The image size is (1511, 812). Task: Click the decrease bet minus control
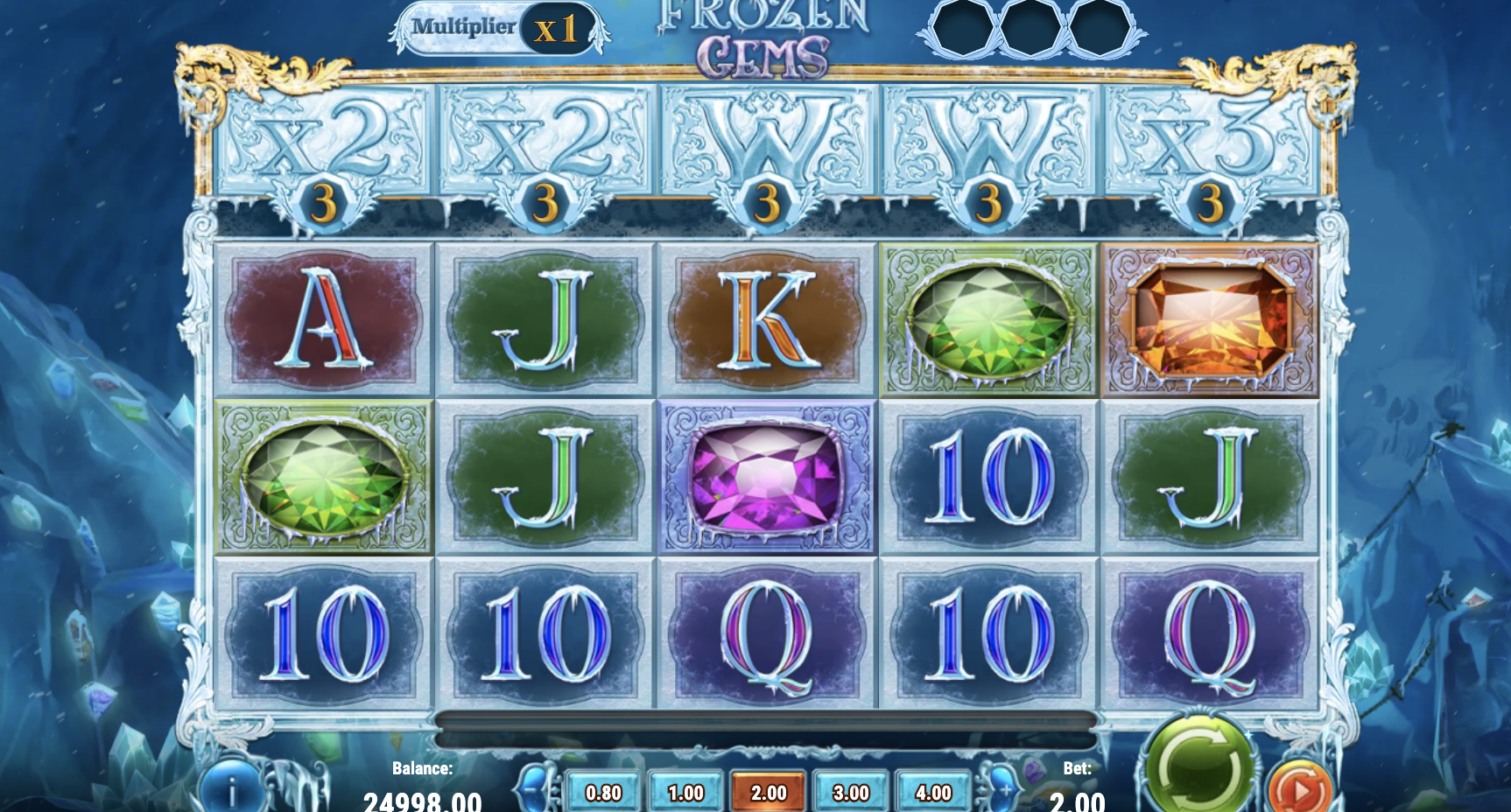540,791
